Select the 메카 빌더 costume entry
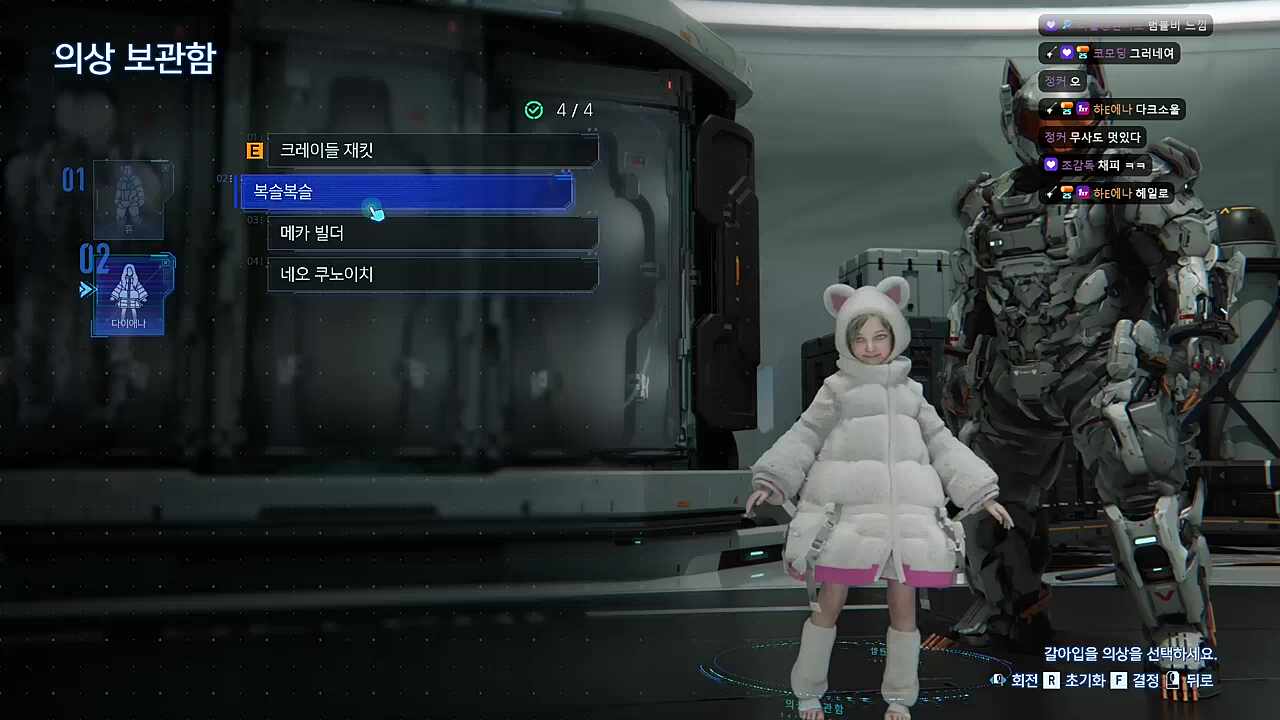1280x720 pixels. click(x=432, y=233)
